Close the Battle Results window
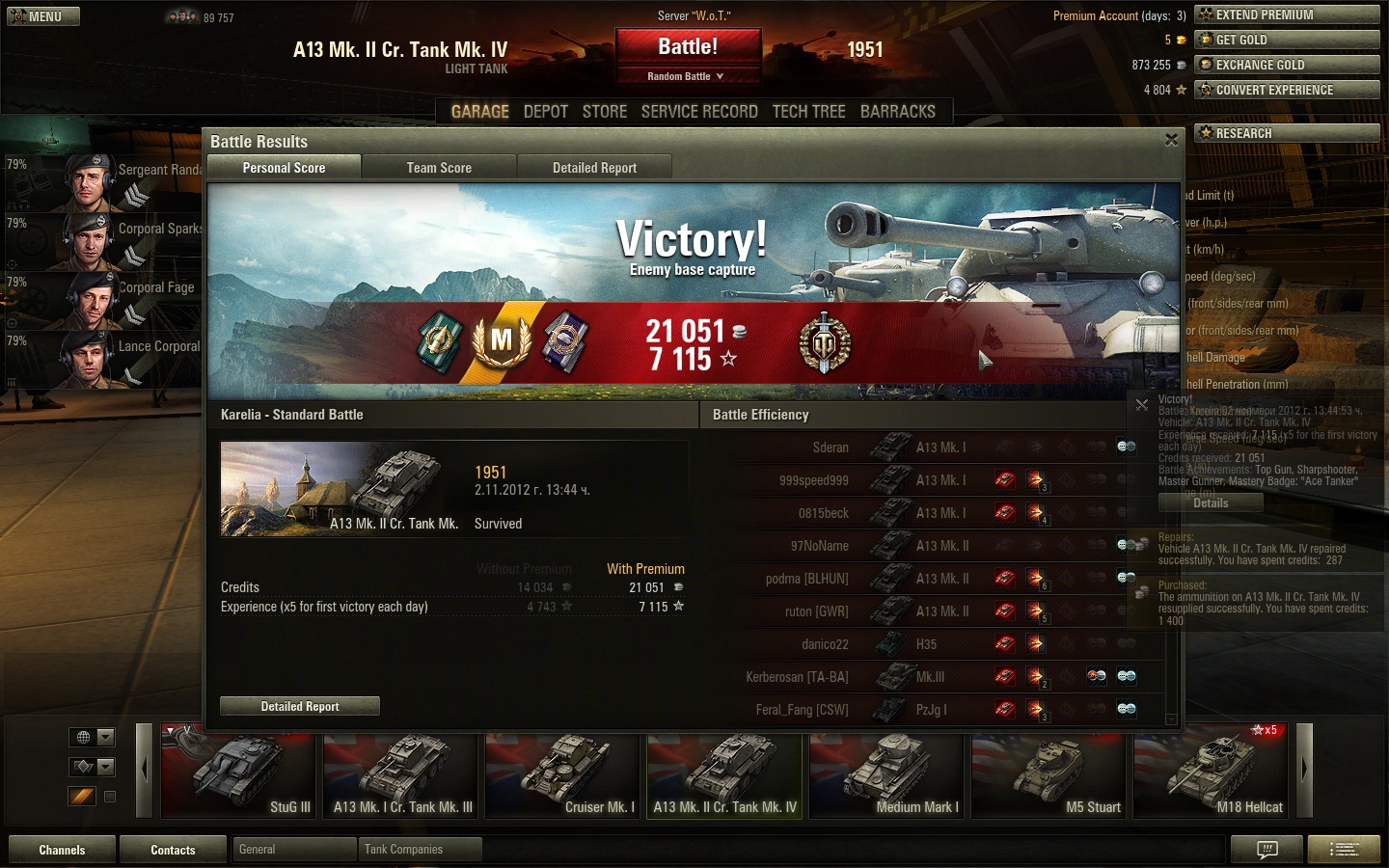Screen dimensions: 1389x868 [x=1171, y=140]
